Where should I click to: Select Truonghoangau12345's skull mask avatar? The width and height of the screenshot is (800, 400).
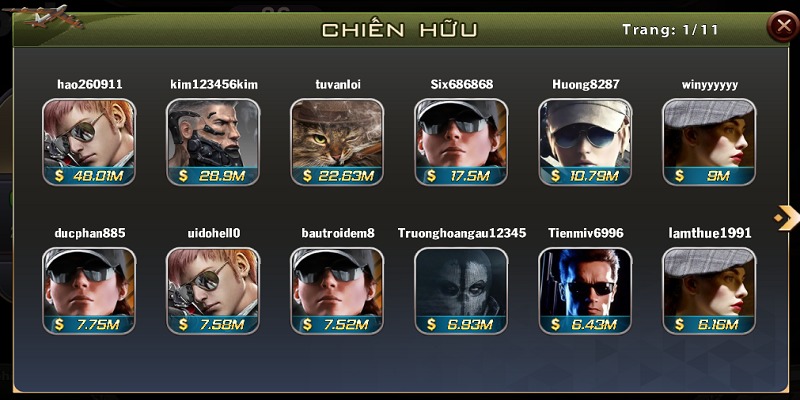pos(461,290)
